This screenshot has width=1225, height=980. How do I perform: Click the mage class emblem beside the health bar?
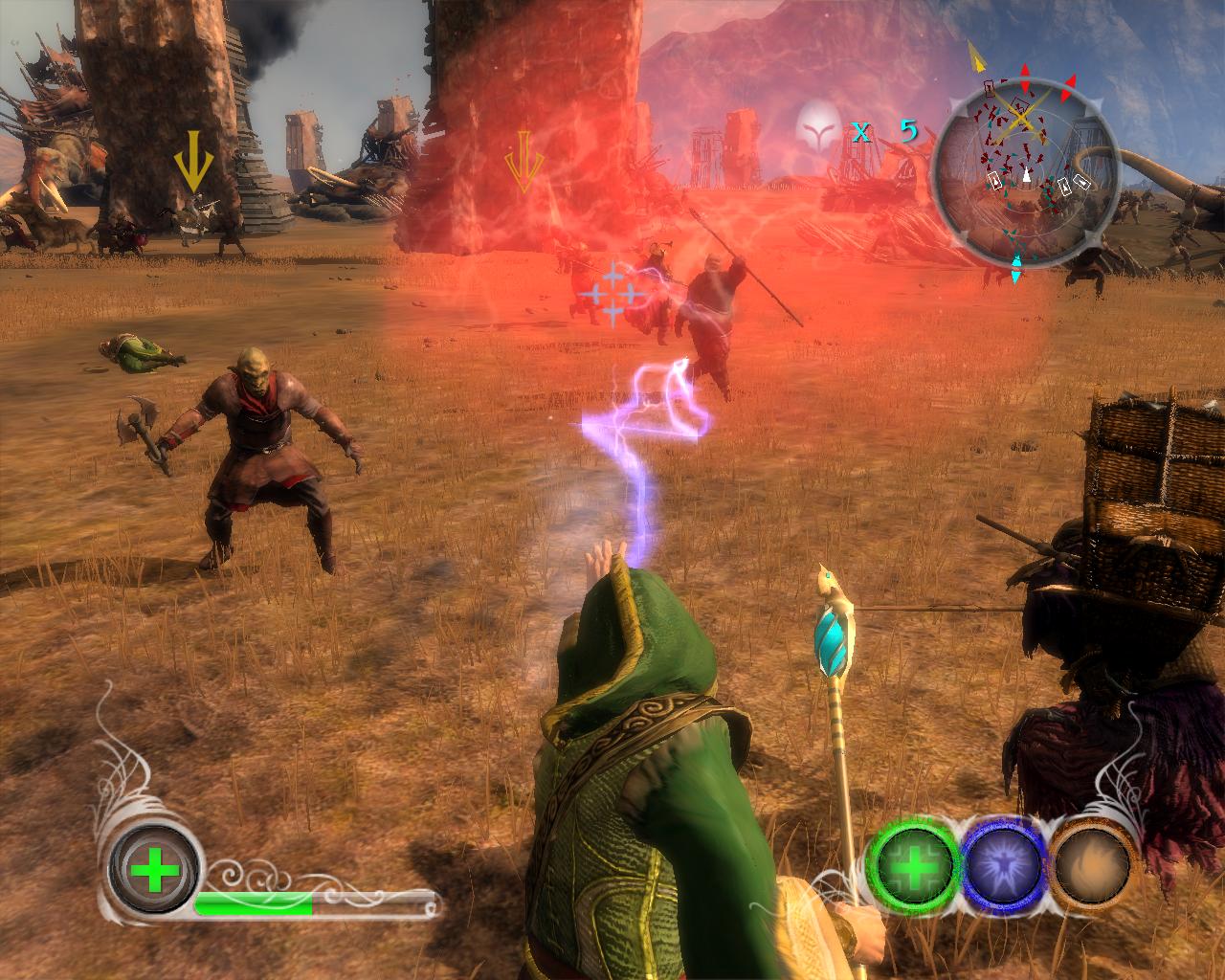click(153, 872)
